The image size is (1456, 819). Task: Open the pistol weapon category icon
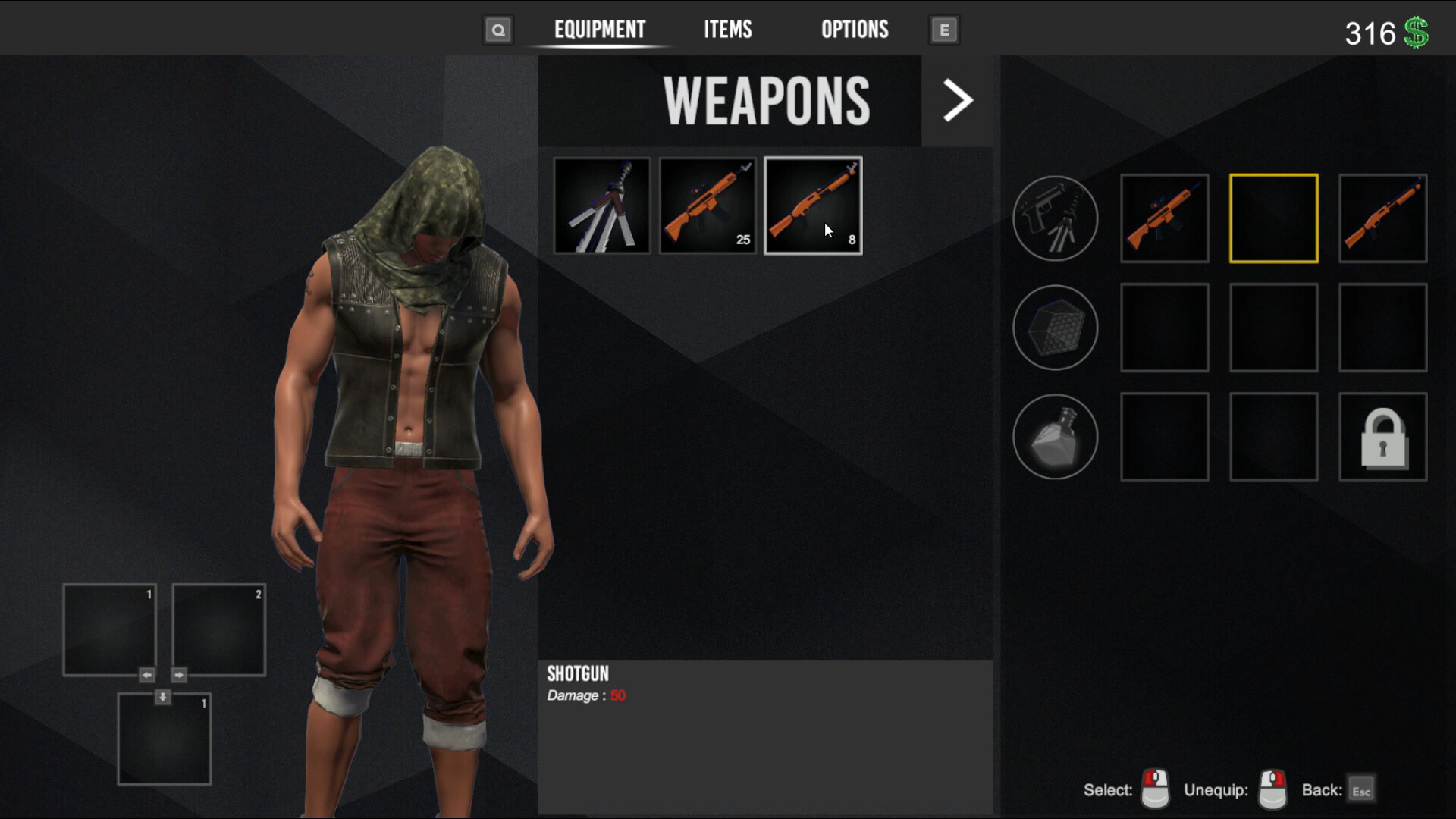point(1055,218)
